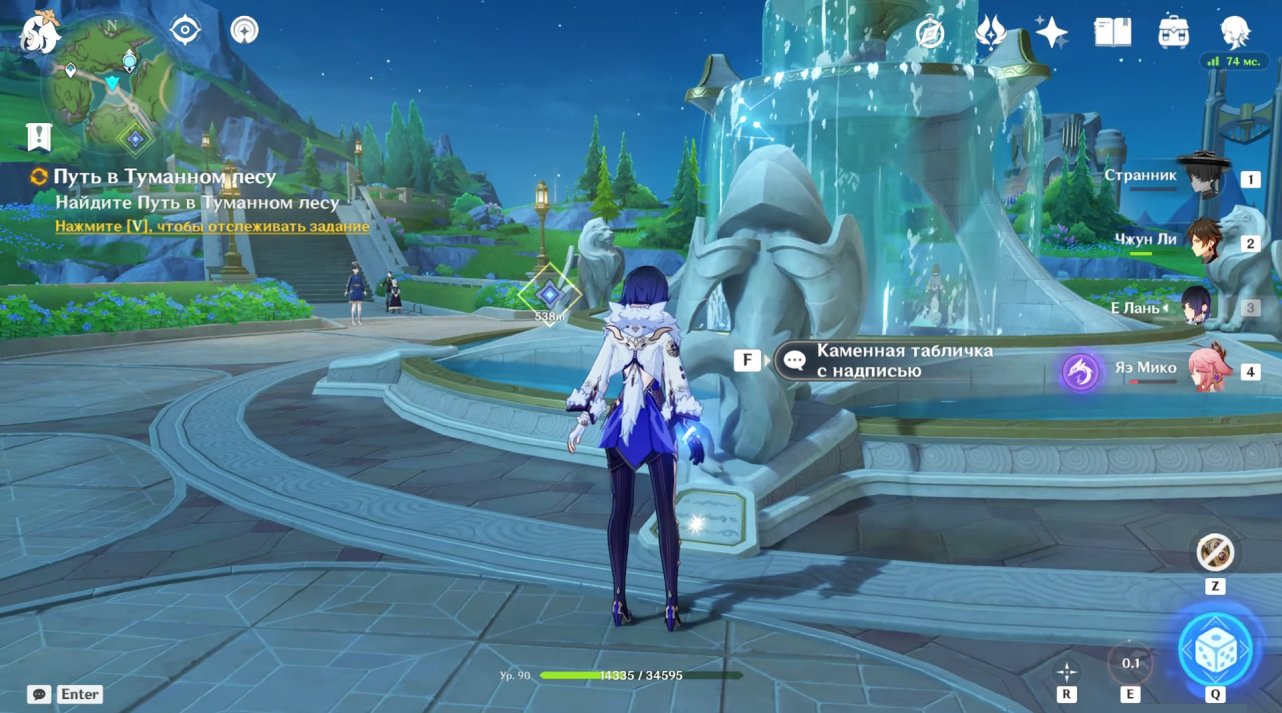Open the chat box with speech bubble

pos(39,694)
